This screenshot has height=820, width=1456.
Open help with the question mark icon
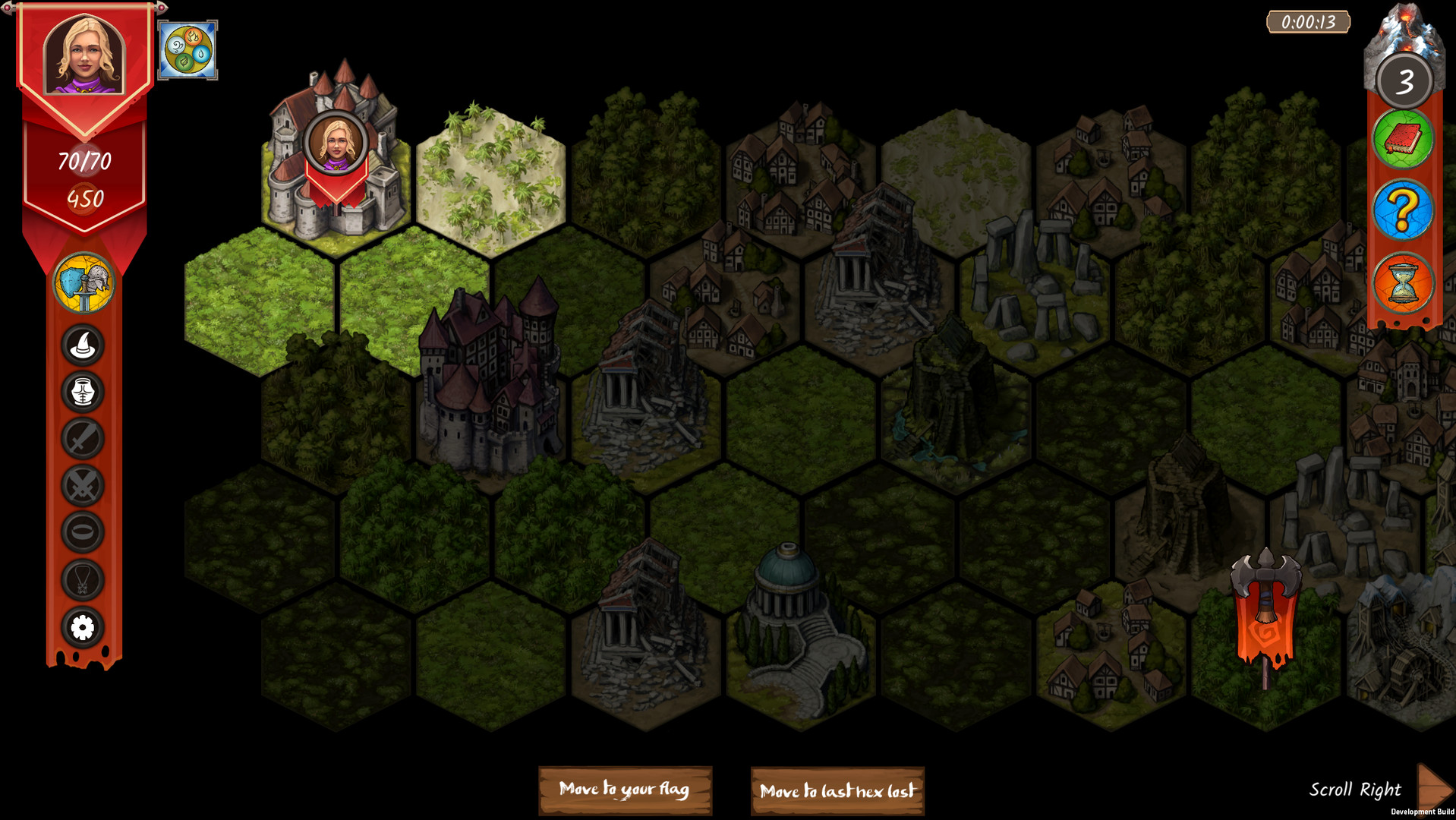tap(1402, 210)
